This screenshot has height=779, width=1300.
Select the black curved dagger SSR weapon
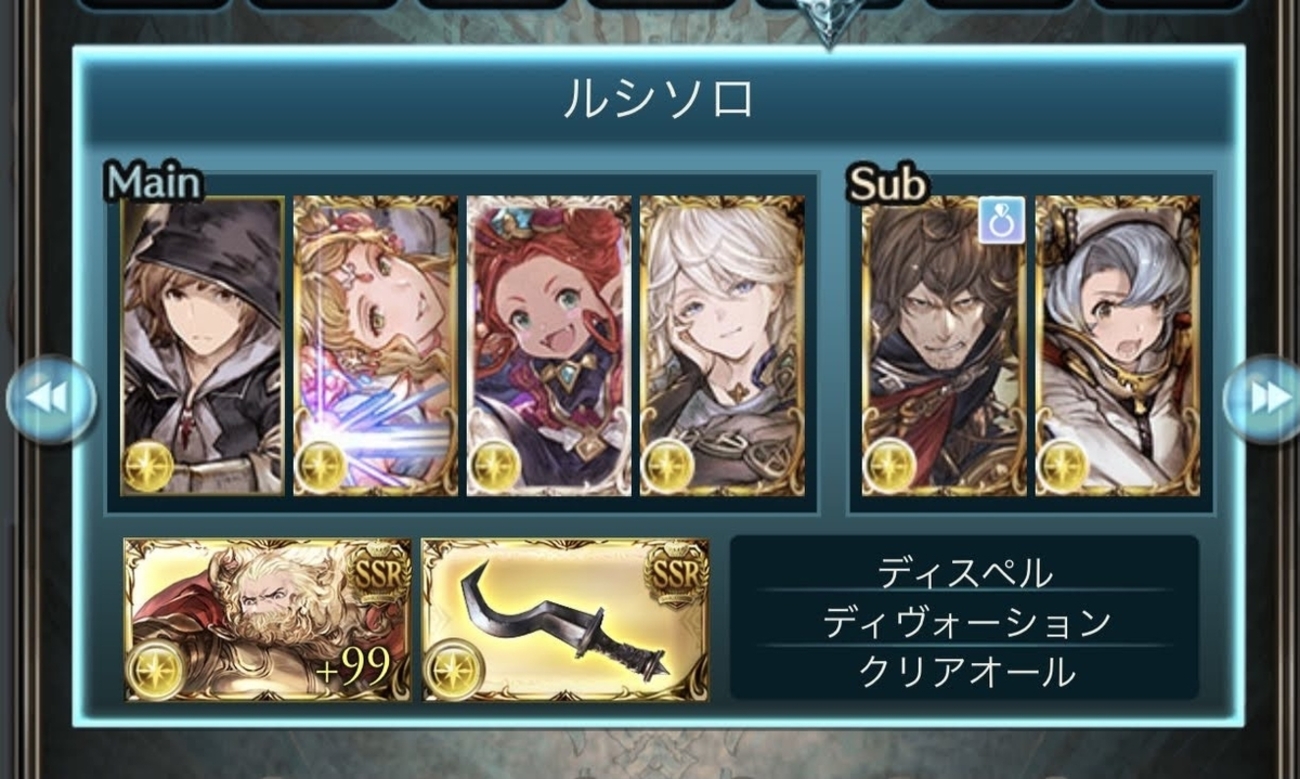pyautogui.click(x=565, y=620)
